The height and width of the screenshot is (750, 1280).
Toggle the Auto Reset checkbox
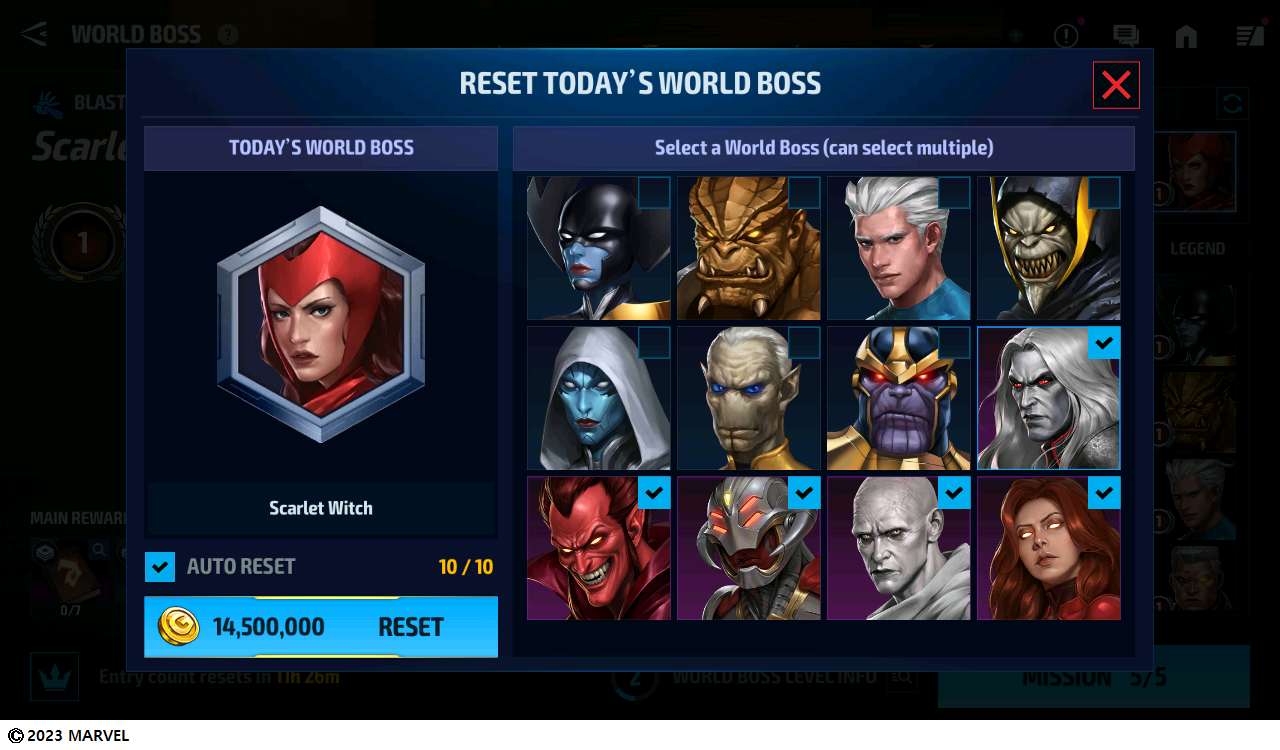[x=160, y=567]
